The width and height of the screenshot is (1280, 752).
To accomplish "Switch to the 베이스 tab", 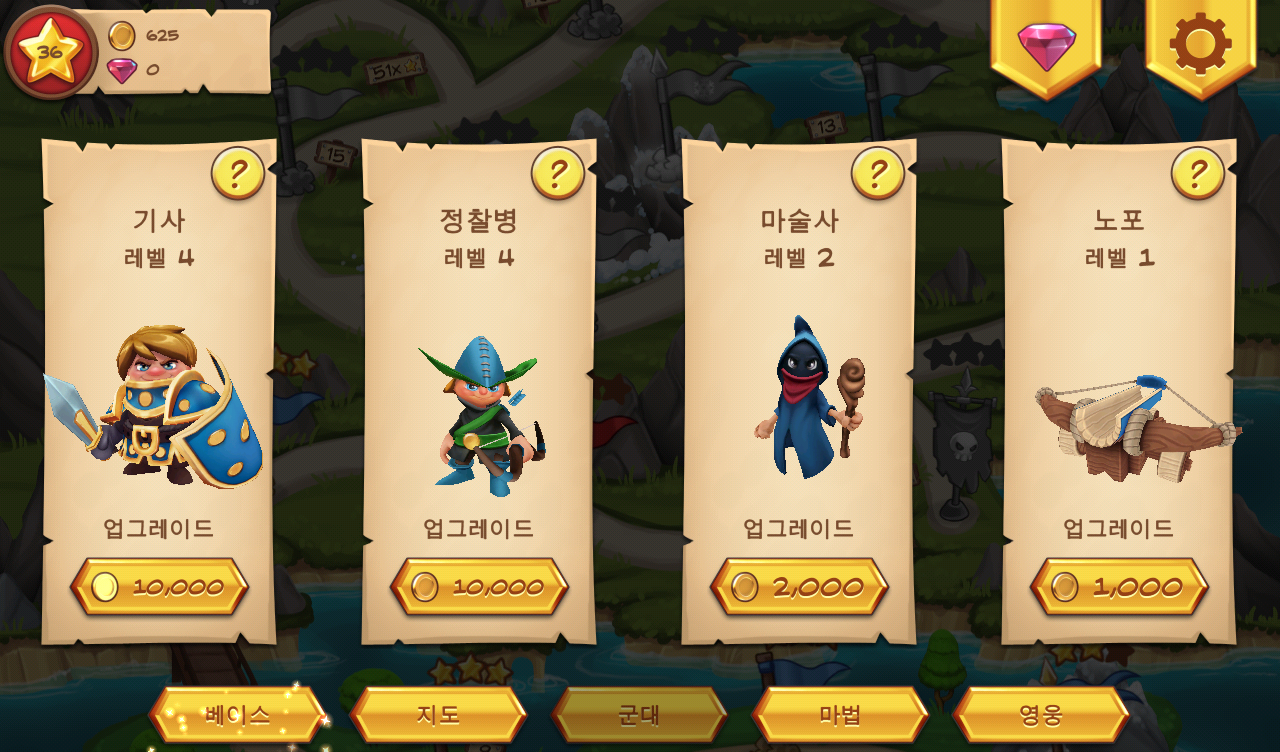I will (x=237, y=715).
